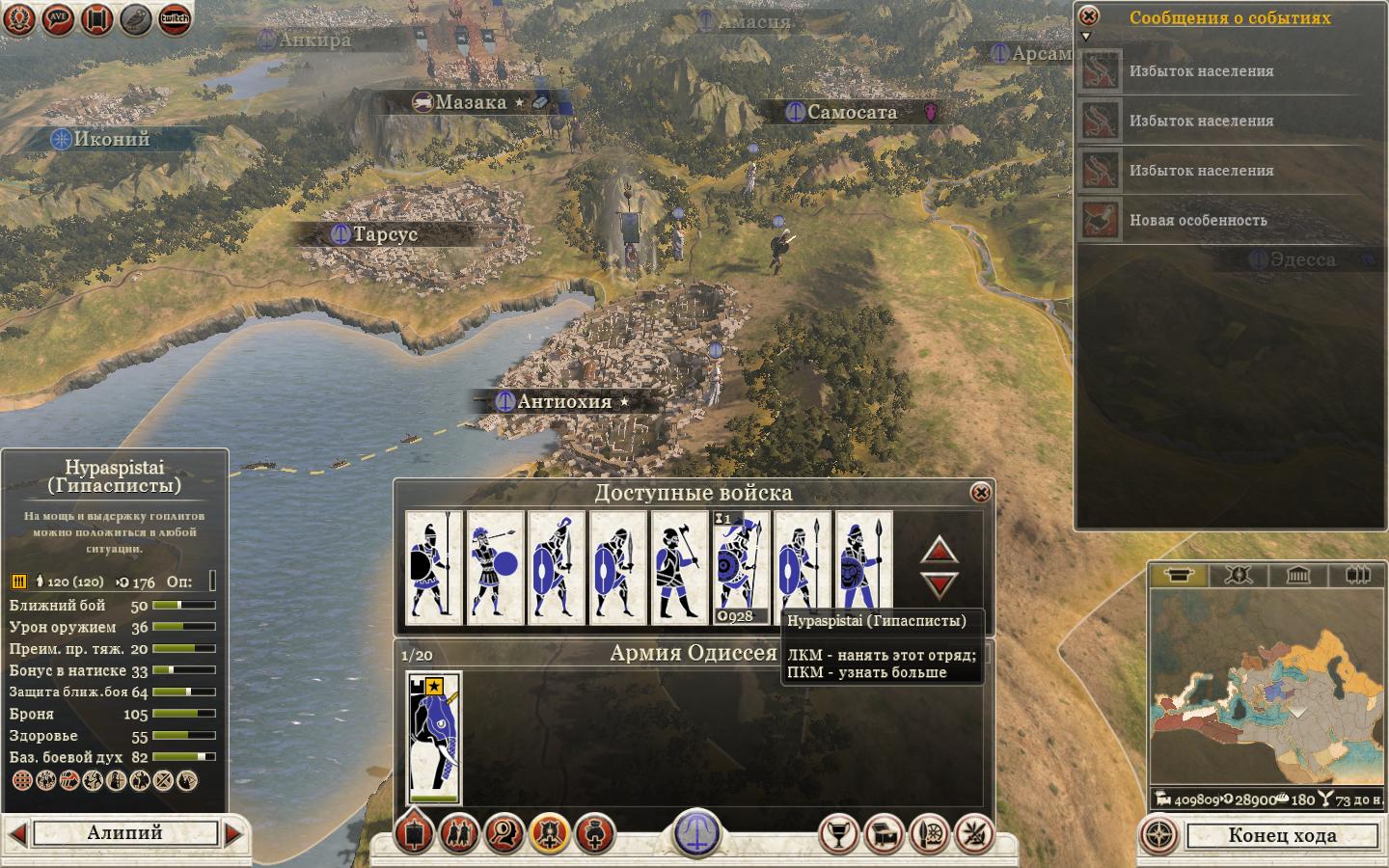Select the next general after Алипий
This screenshot has width=1389, height=868.
(234, 833)
